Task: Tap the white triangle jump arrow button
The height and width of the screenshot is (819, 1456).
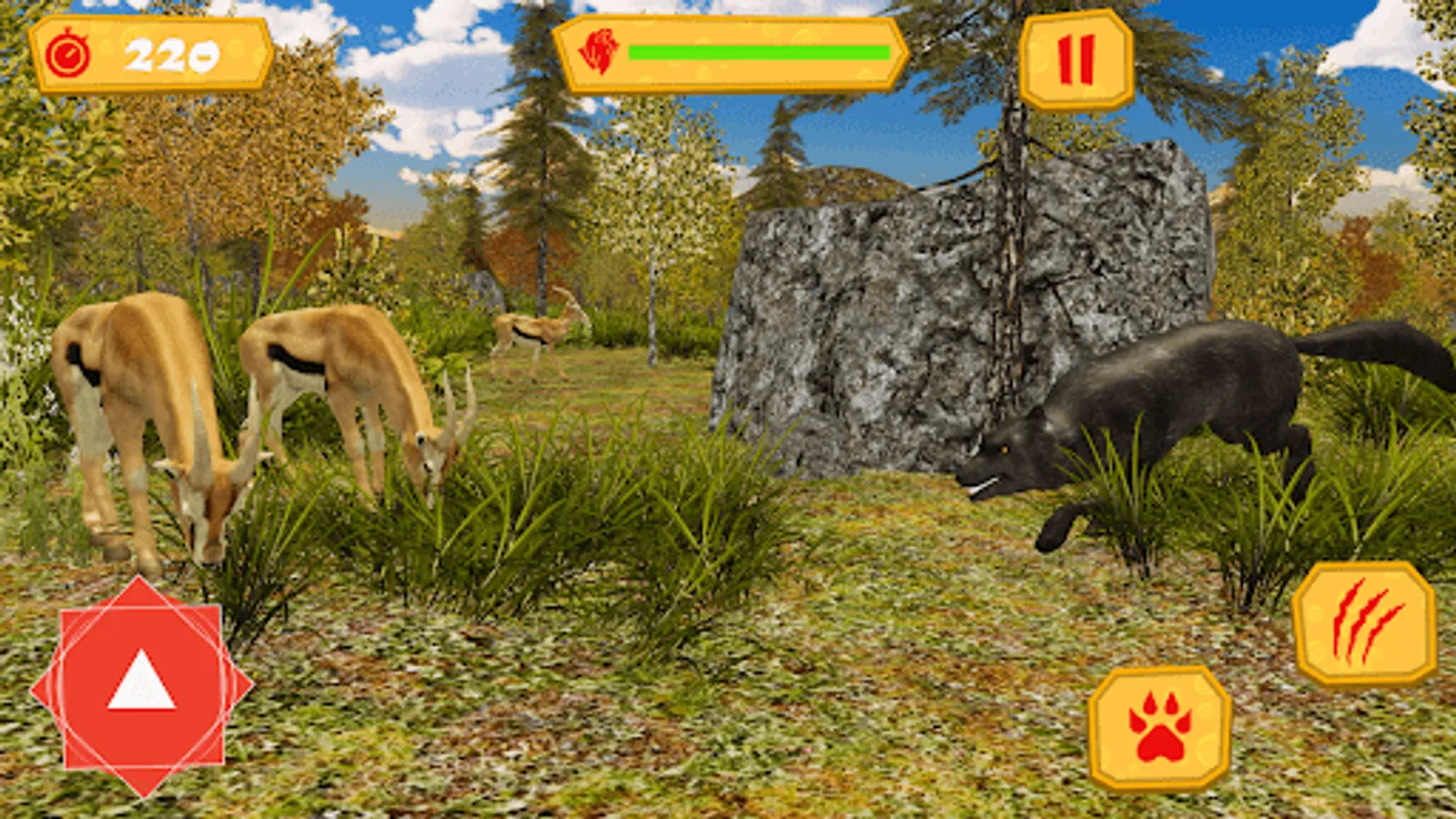Action: coord(141,683)
